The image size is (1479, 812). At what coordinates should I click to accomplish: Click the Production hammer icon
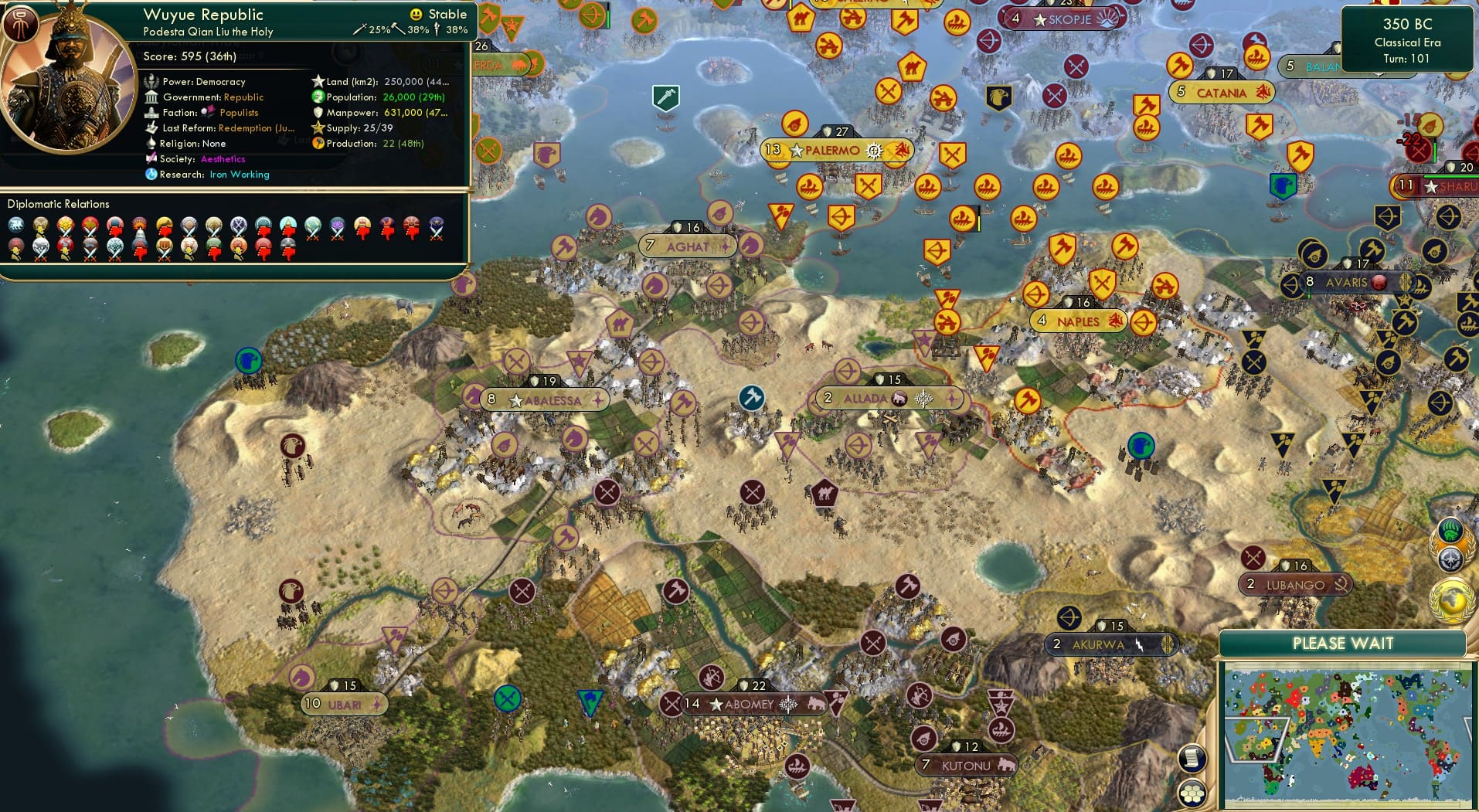(316, 144)
